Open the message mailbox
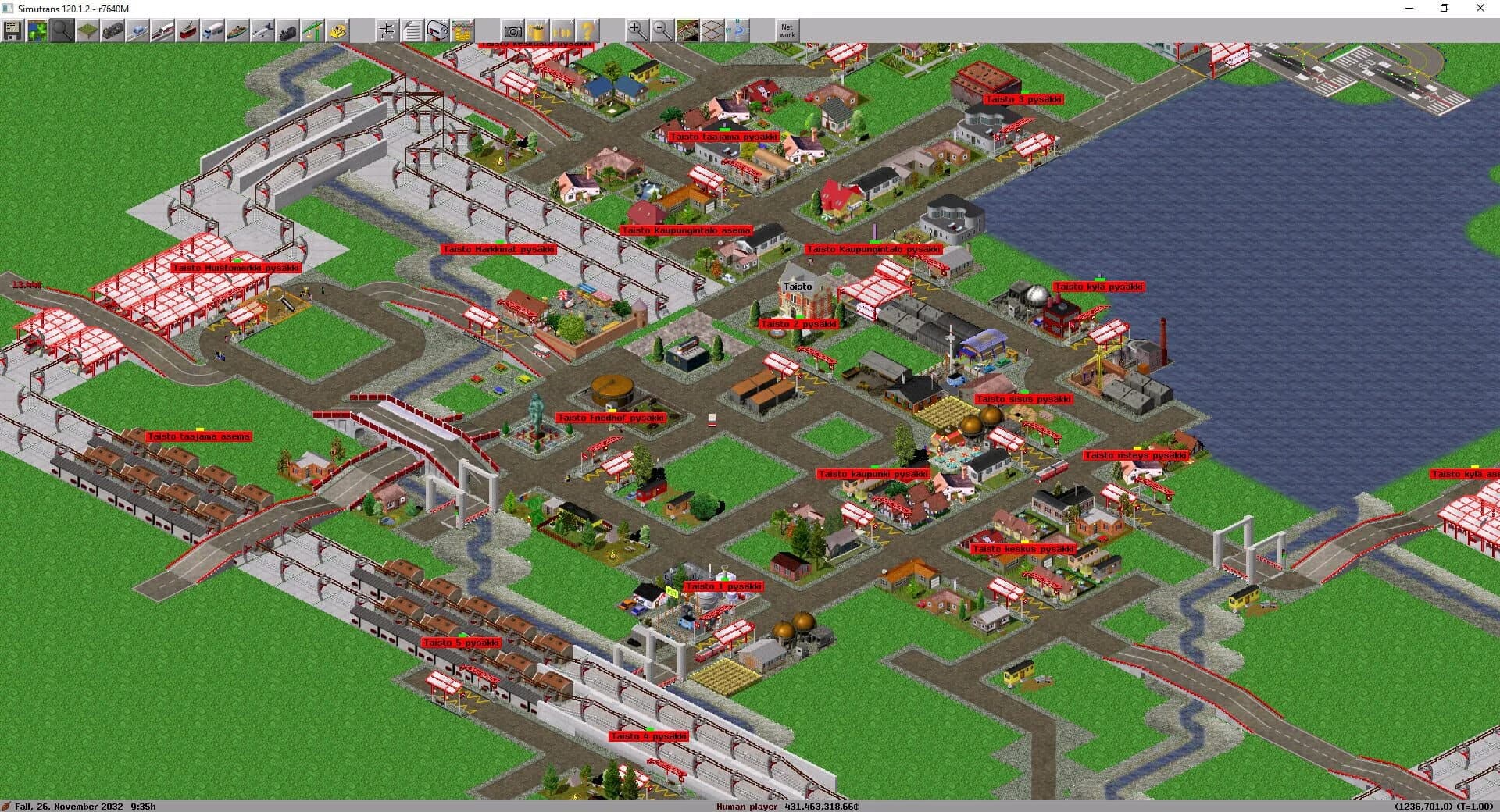Viewport: 1500px width, 812px height. (436, 31)
